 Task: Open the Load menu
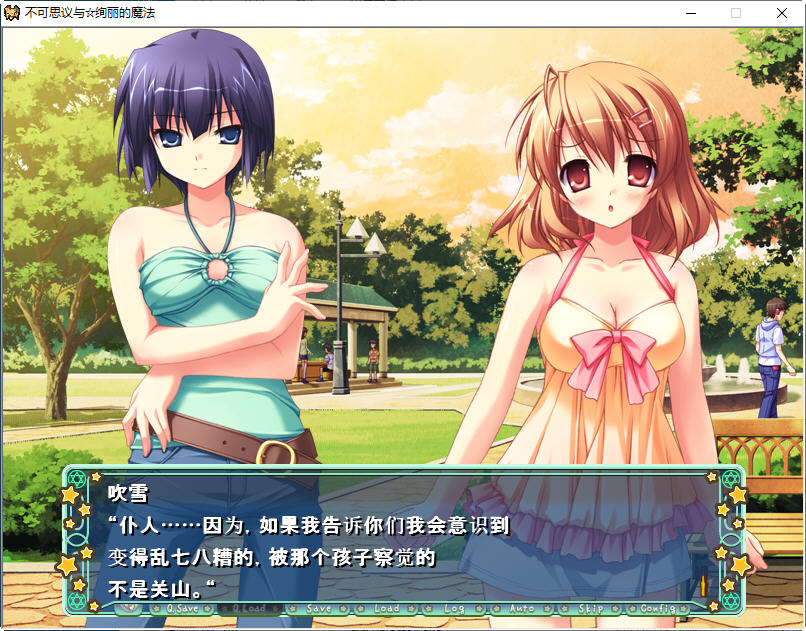387,608
